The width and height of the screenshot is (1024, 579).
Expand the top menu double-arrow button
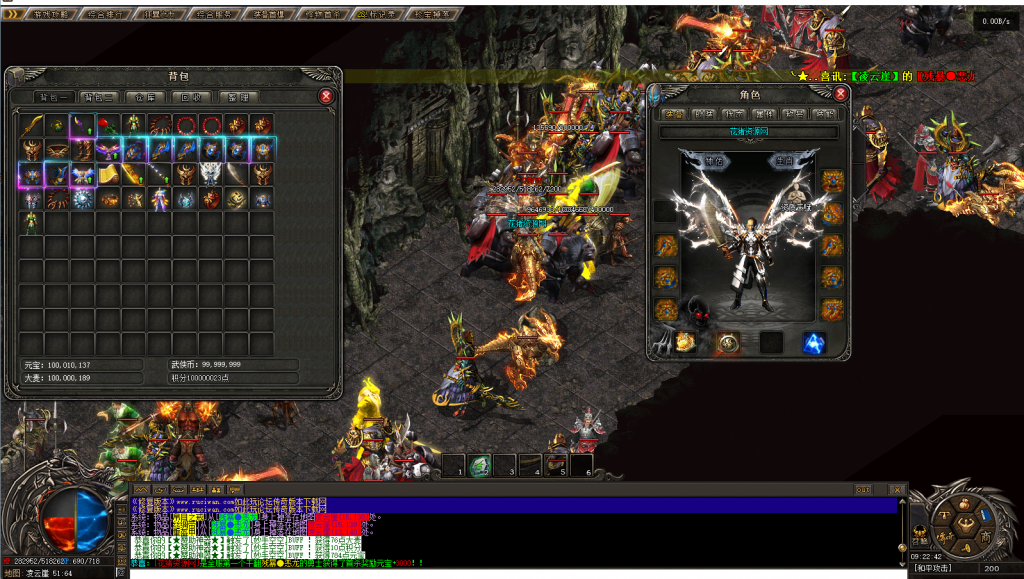(x=11, y=14)
